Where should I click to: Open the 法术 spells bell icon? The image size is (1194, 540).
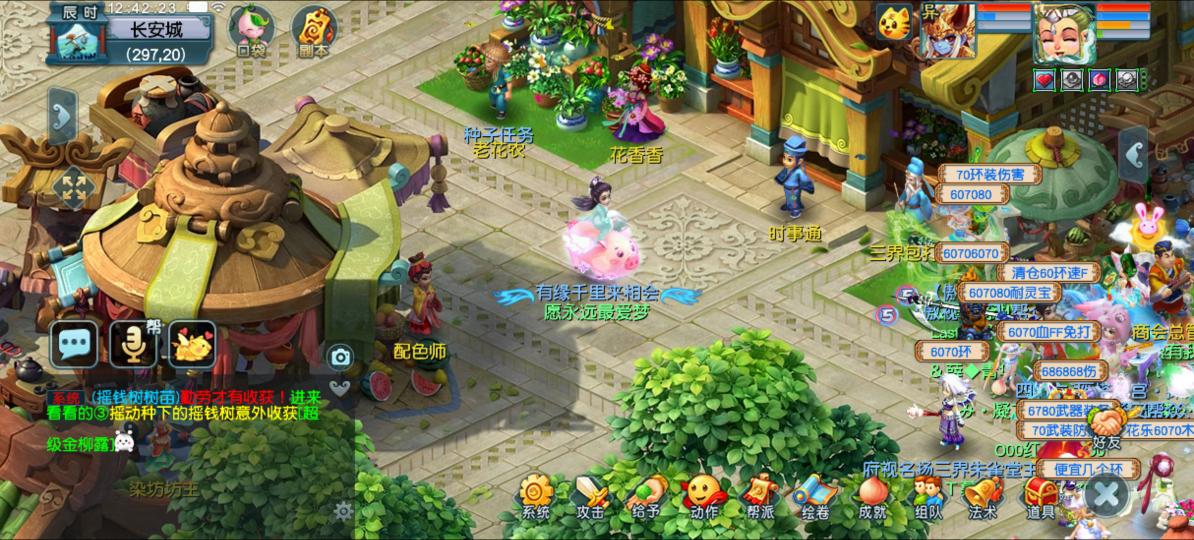tap(983, 495)
